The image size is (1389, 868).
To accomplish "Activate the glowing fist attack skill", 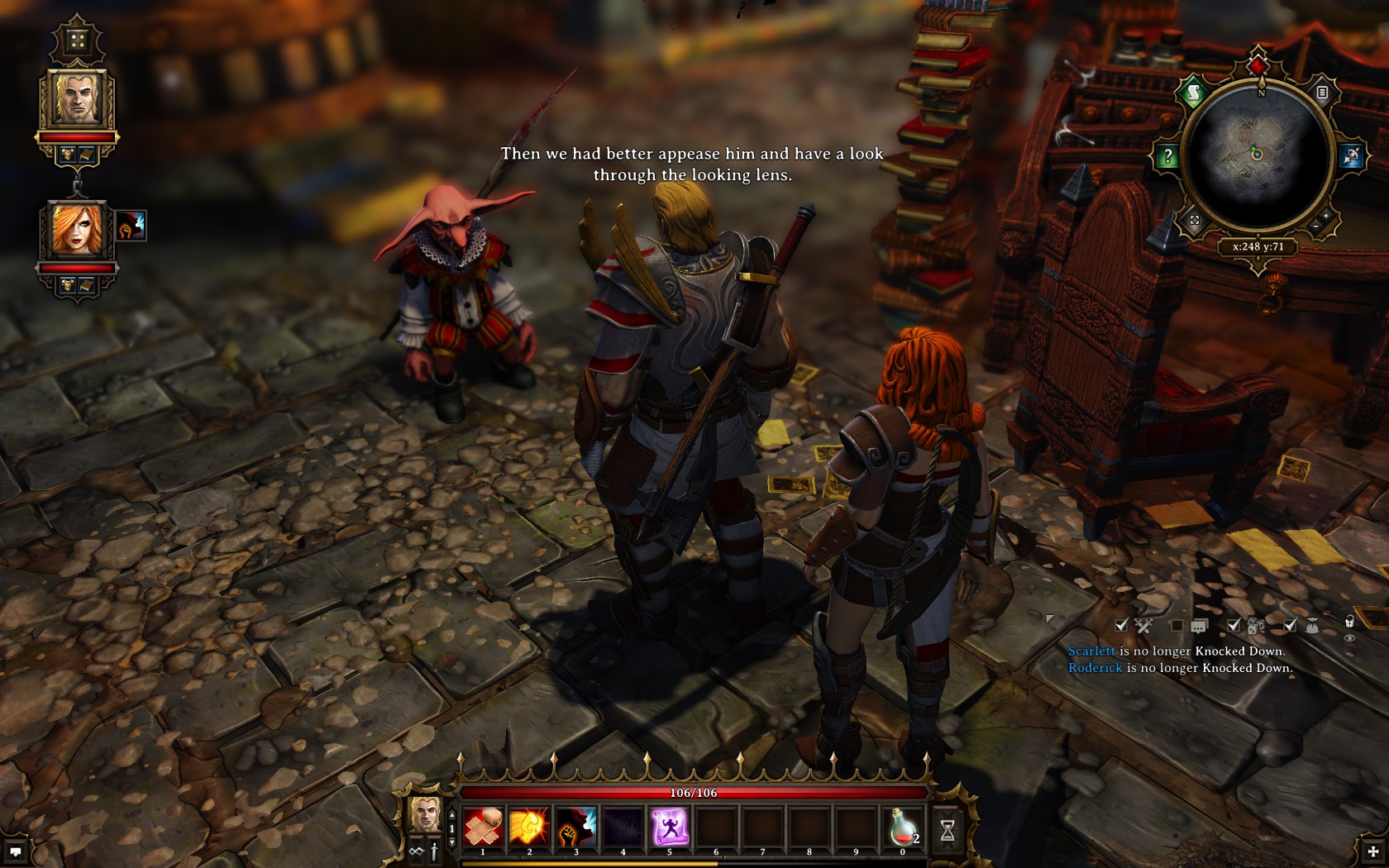I will (x=529, y=826).
